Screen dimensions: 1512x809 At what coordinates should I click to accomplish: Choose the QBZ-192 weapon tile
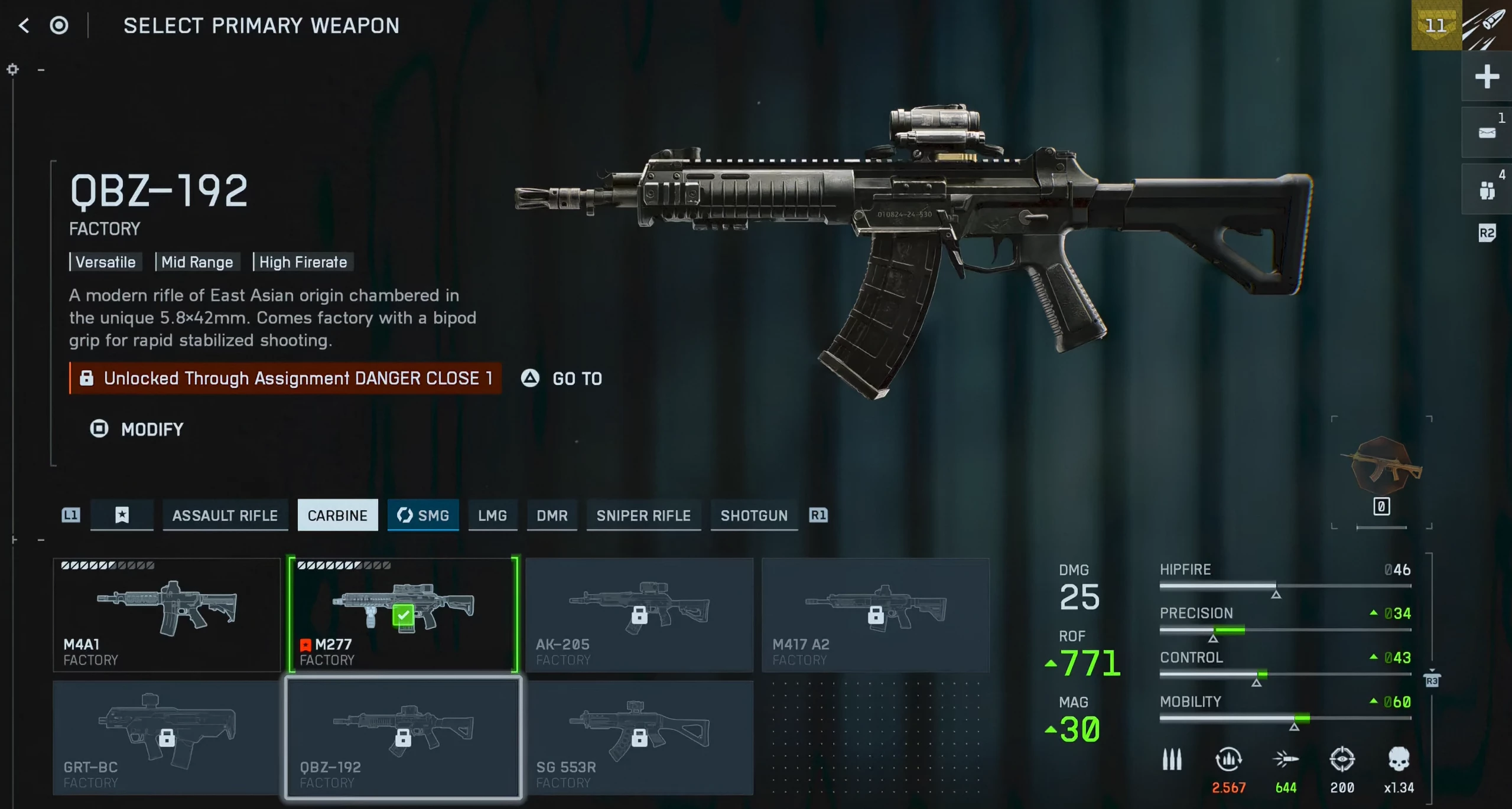pyautogui.click(x=403, y=738)
